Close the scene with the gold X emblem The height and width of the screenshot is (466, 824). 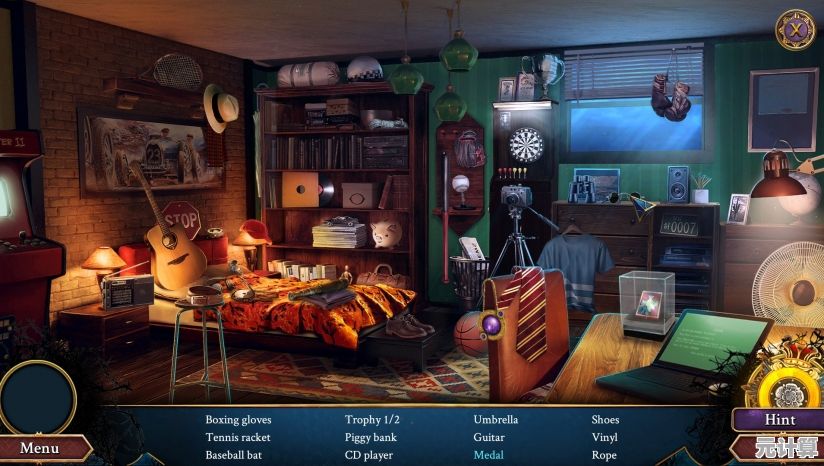(796, 30)
